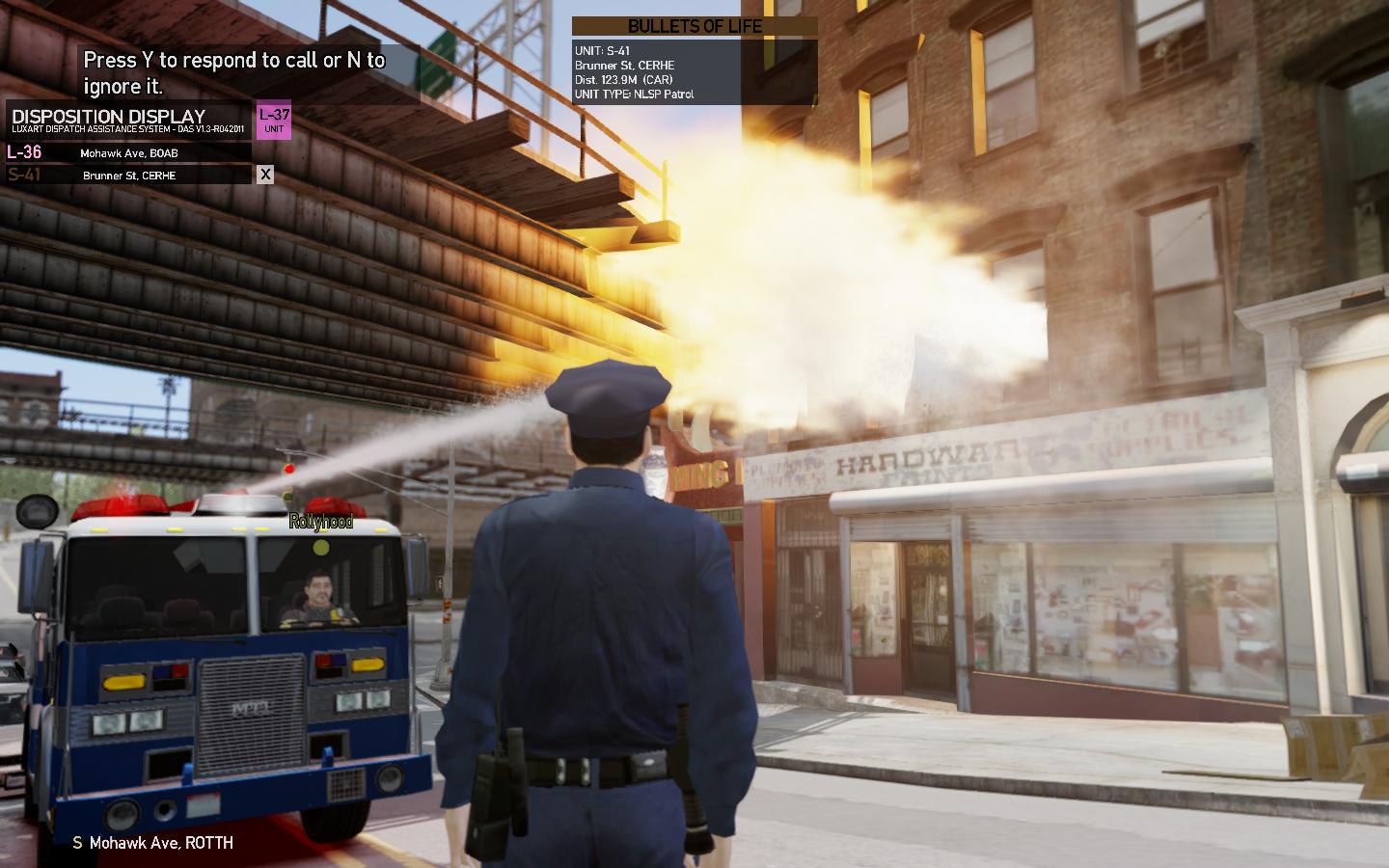Select the S-41 Brunner St dispatch row
Image resolution: width=1389 pixels, height=868 pixels.
click(x=128, y=175)
